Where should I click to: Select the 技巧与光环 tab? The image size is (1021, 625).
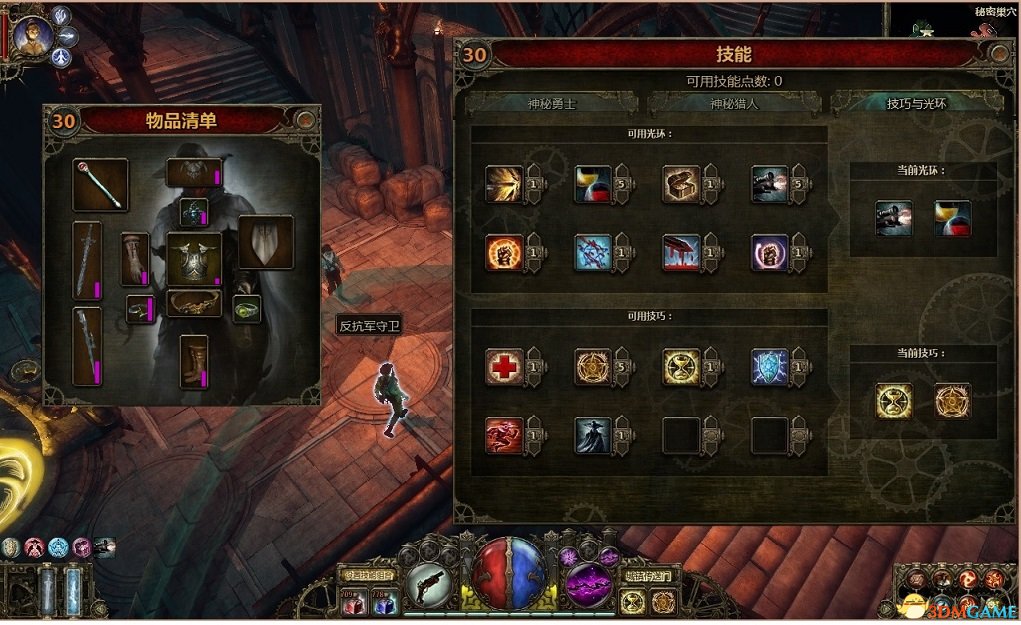pyautogui.click(x=916, y=103)
